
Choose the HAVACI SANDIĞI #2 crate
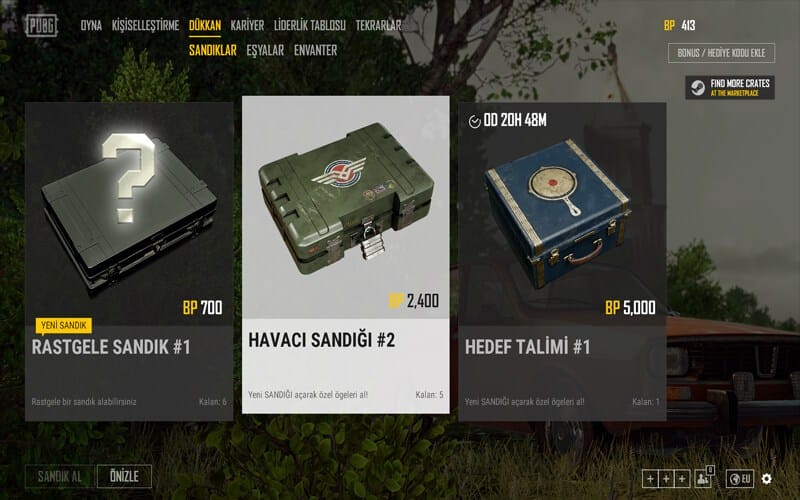[345, 254]
